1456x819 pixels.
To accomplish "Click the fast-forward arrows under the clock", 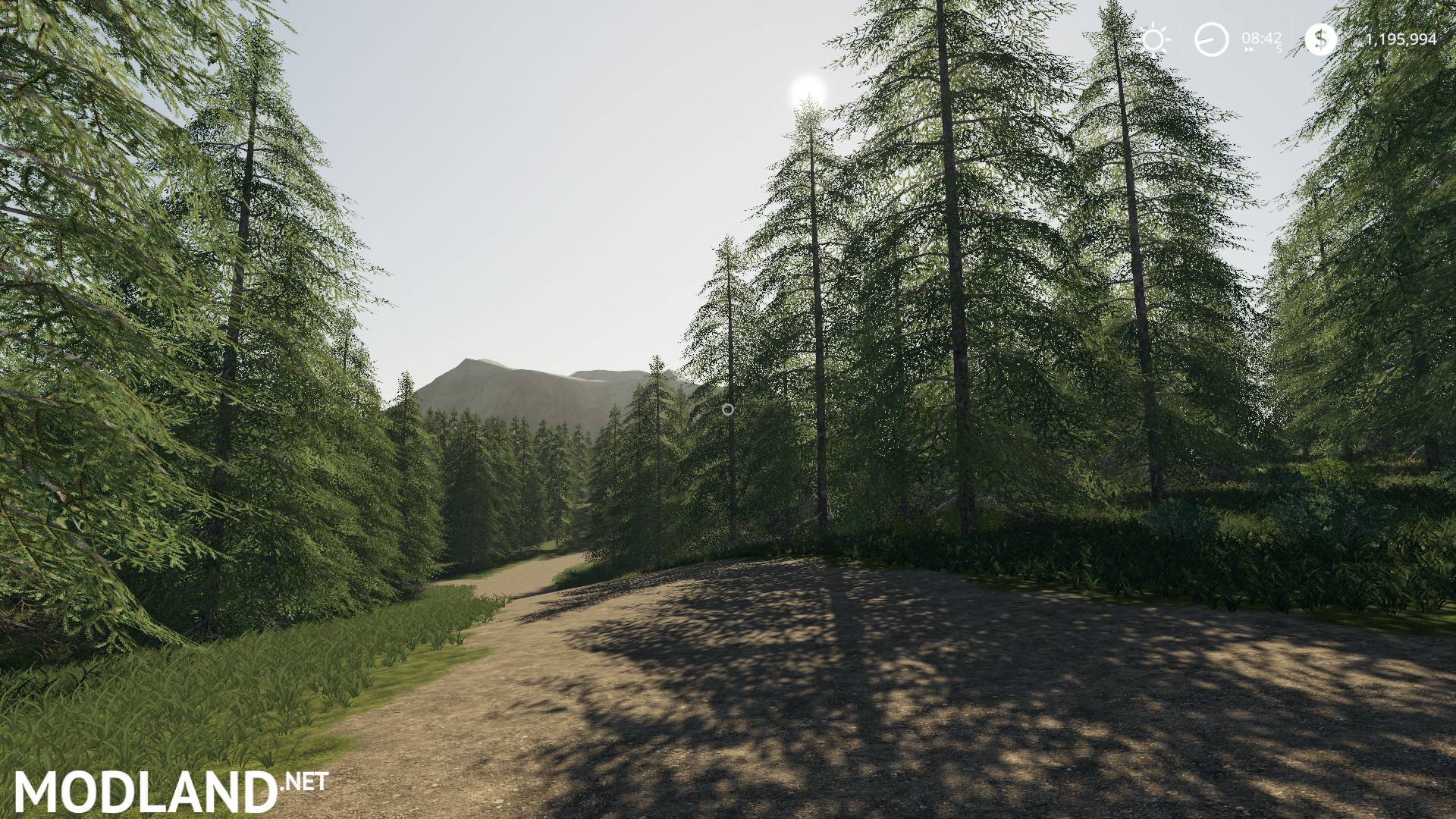I will [x=1249, y=49].
